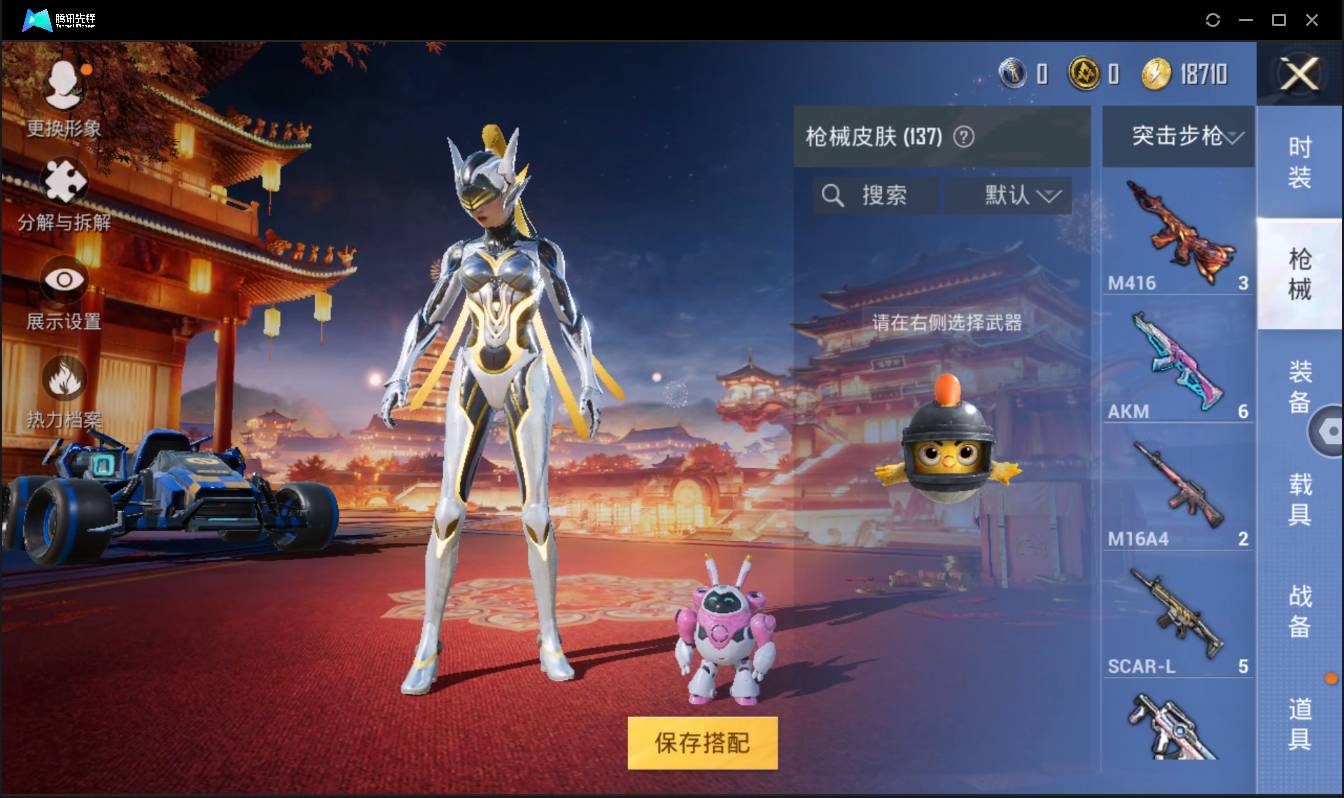Close the wardrobe with the X button
The height and width of the screenshot is (798, 1344).
pyautogui.click(x=1297, y=76)
